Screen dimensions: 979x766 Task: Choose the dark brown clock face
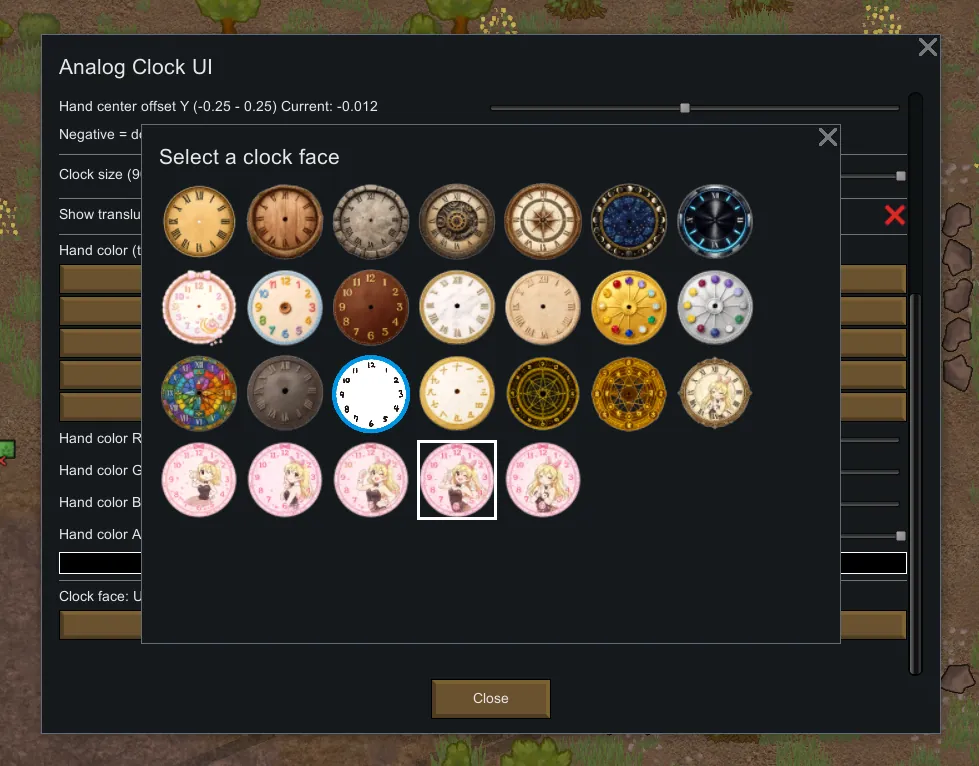371,307
